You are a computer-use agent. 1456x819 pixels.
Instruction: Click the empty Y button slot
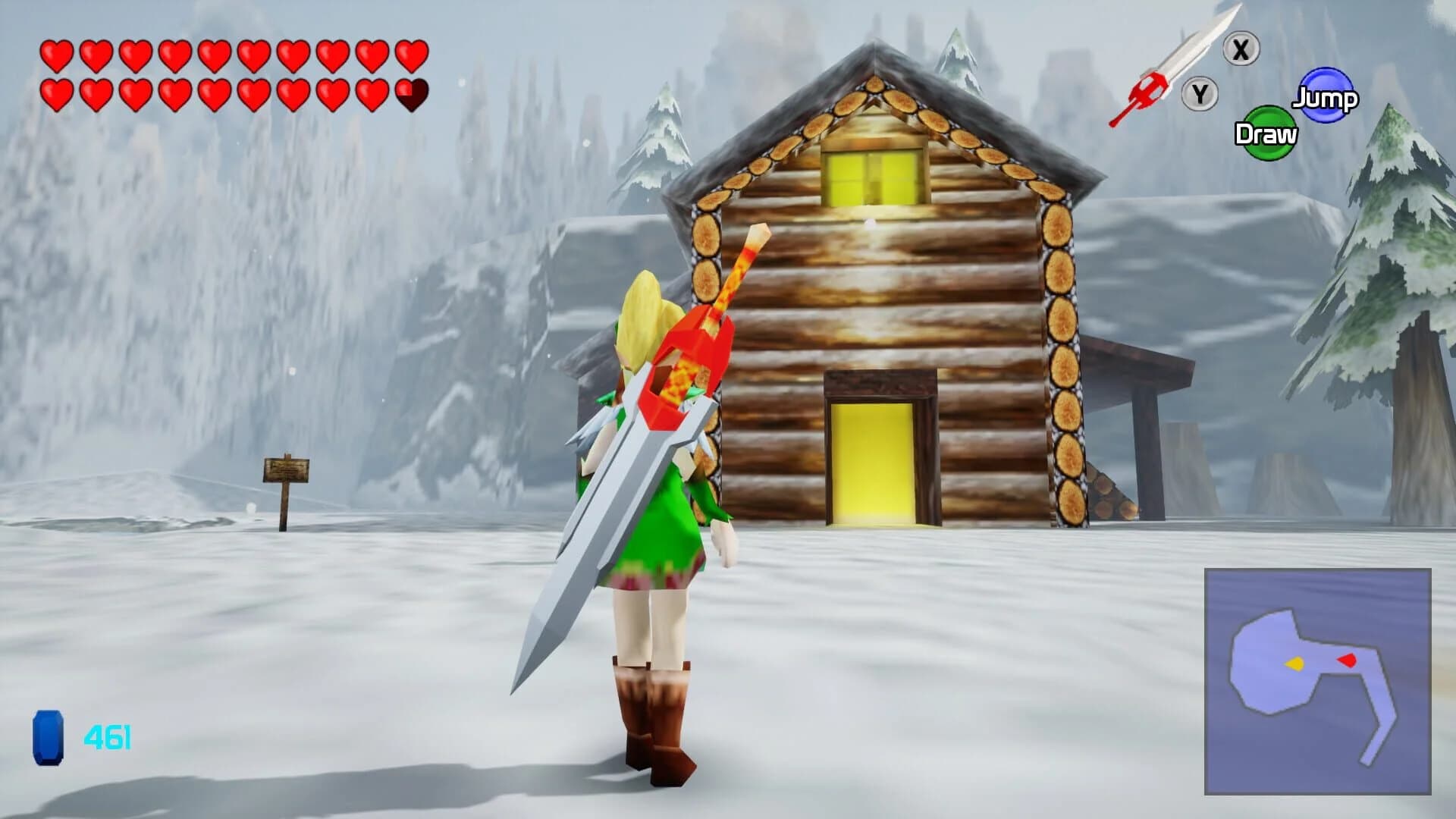1200,95
